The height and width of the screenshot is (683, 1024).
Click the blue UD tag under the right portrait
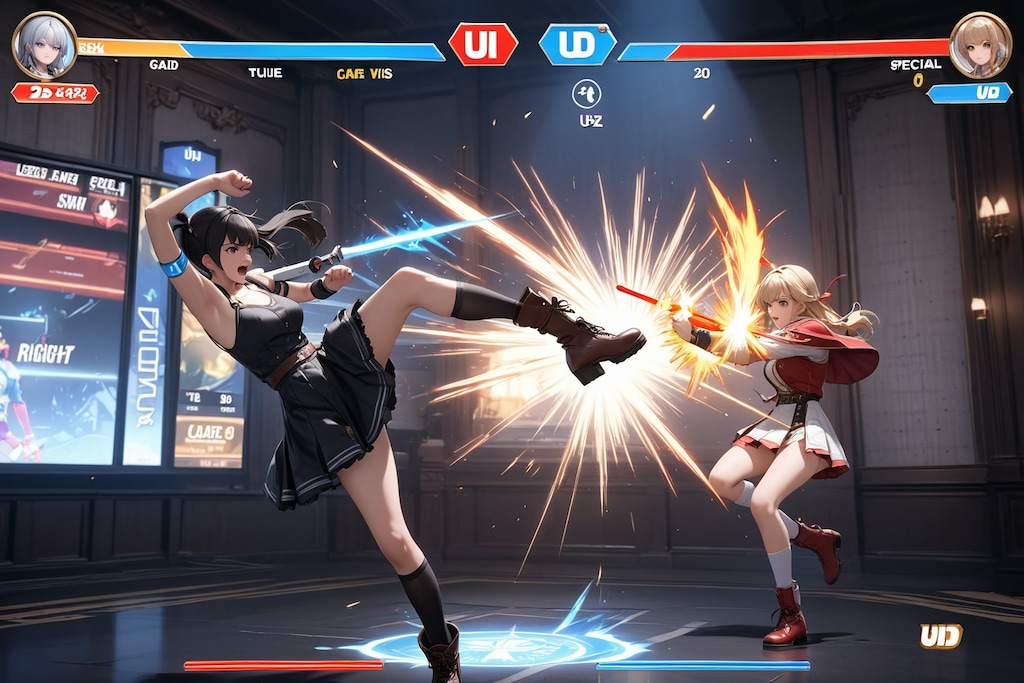pos(969,93)
